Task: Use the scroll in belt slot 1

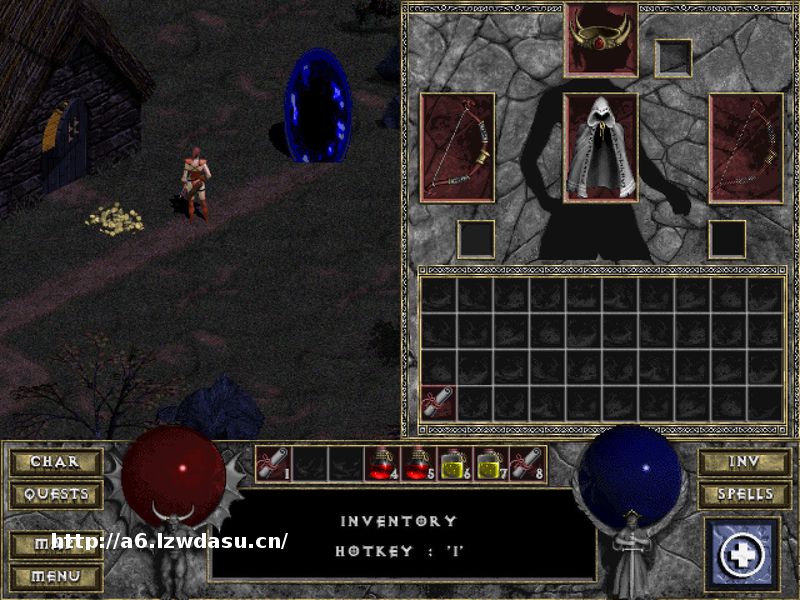Action: [x=274, y=464]
